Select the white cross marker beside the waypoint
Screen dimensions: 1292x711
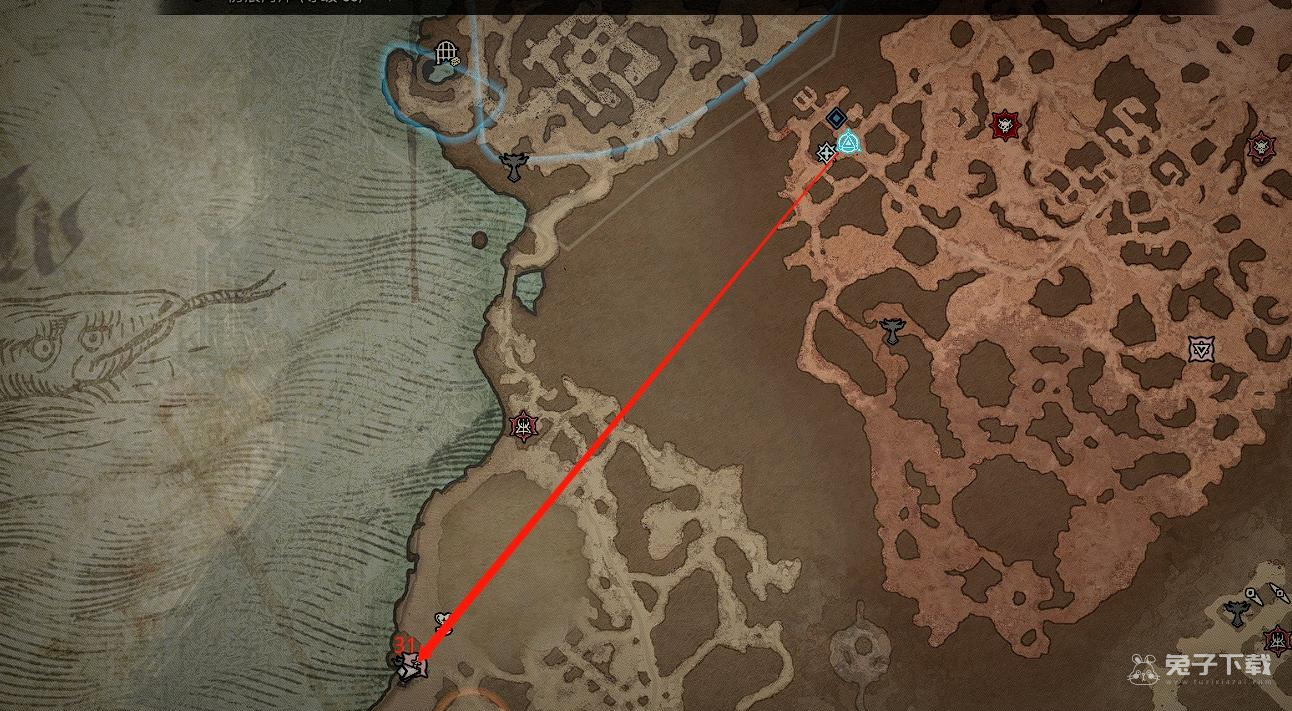(x=826, y=153)
